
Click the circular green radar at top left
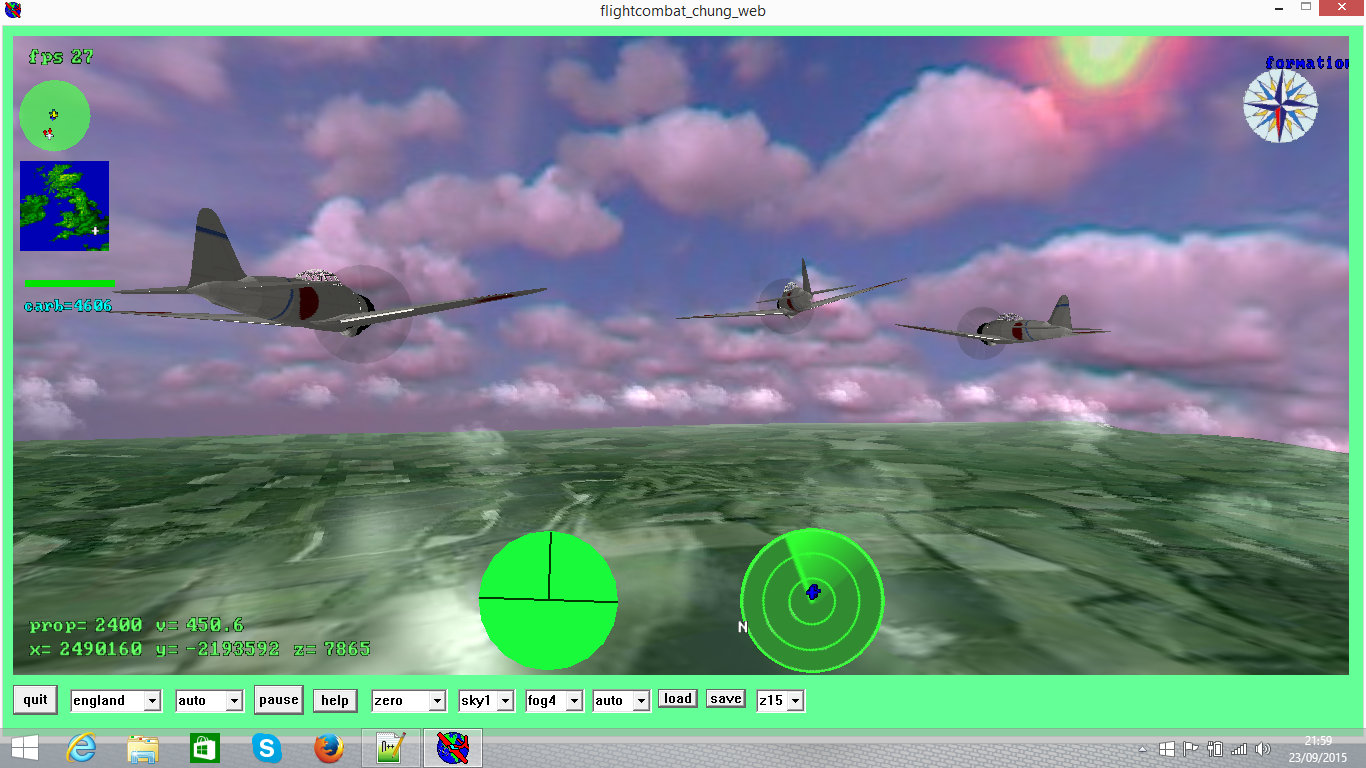tap(54, 115)
